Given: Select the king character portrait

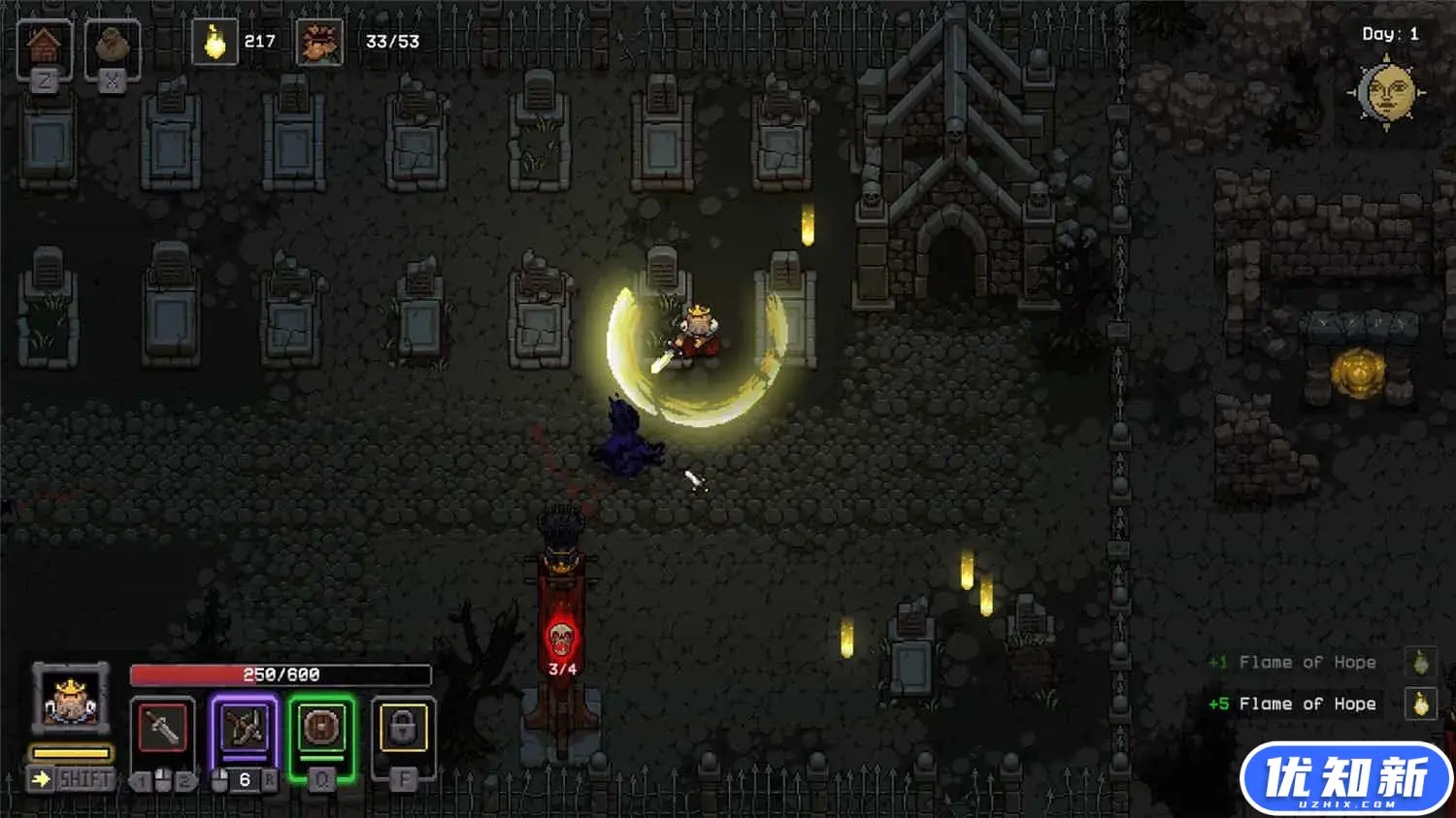Looking at the screenshot, I should coord(70,697).
